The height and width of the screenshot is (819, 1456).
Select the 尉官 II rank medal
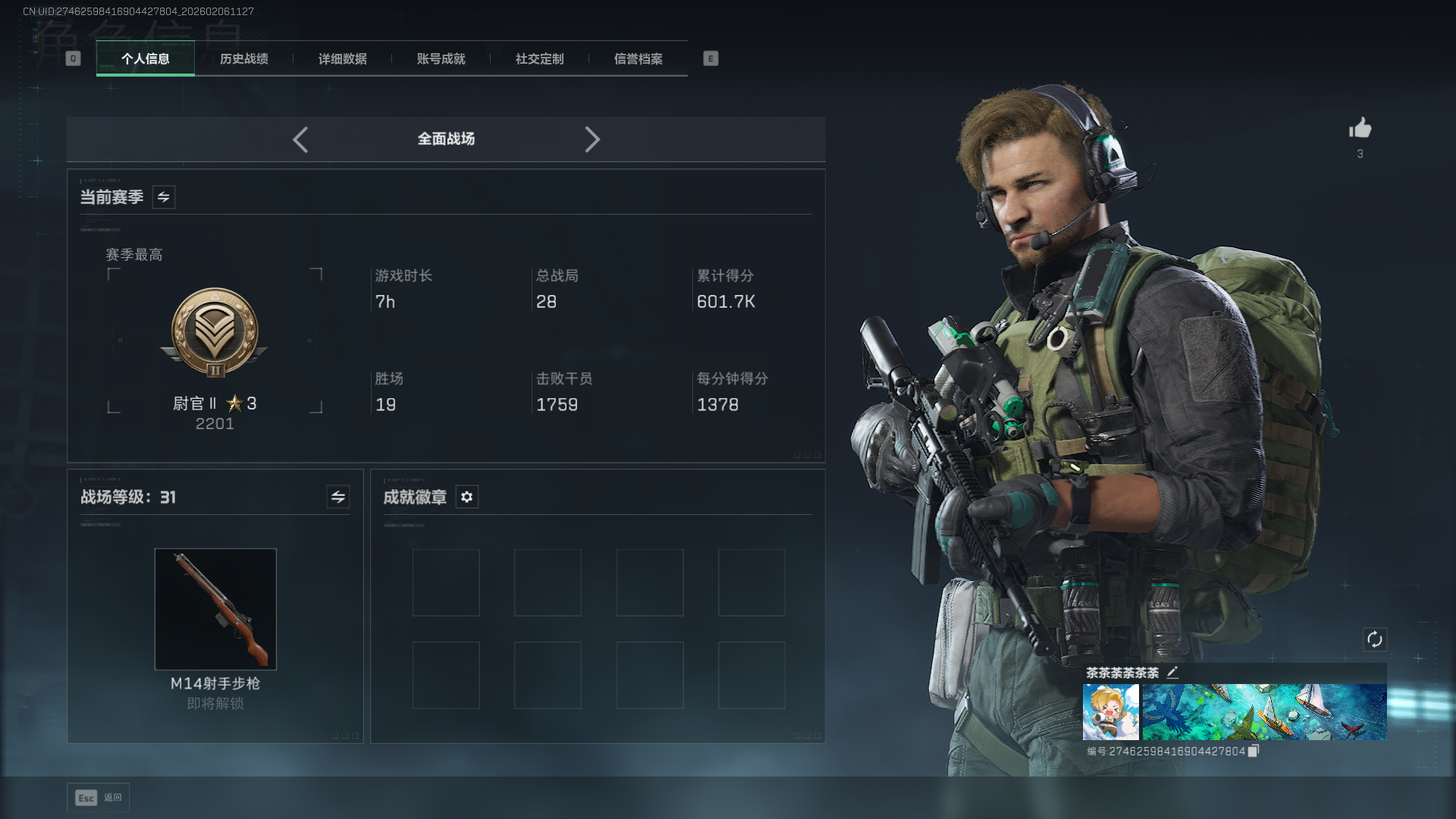pyautogui.click(x=215, y=334)
